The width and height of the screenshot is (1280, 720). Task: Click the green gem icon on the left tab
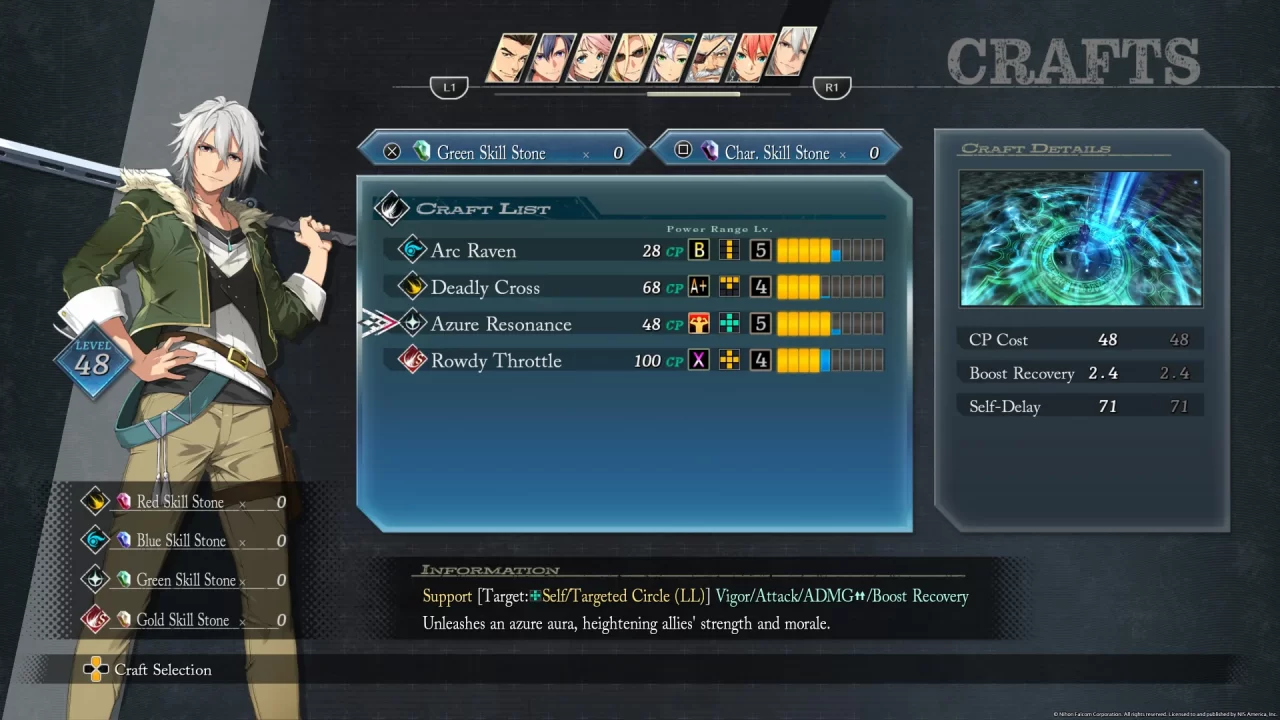421,152
